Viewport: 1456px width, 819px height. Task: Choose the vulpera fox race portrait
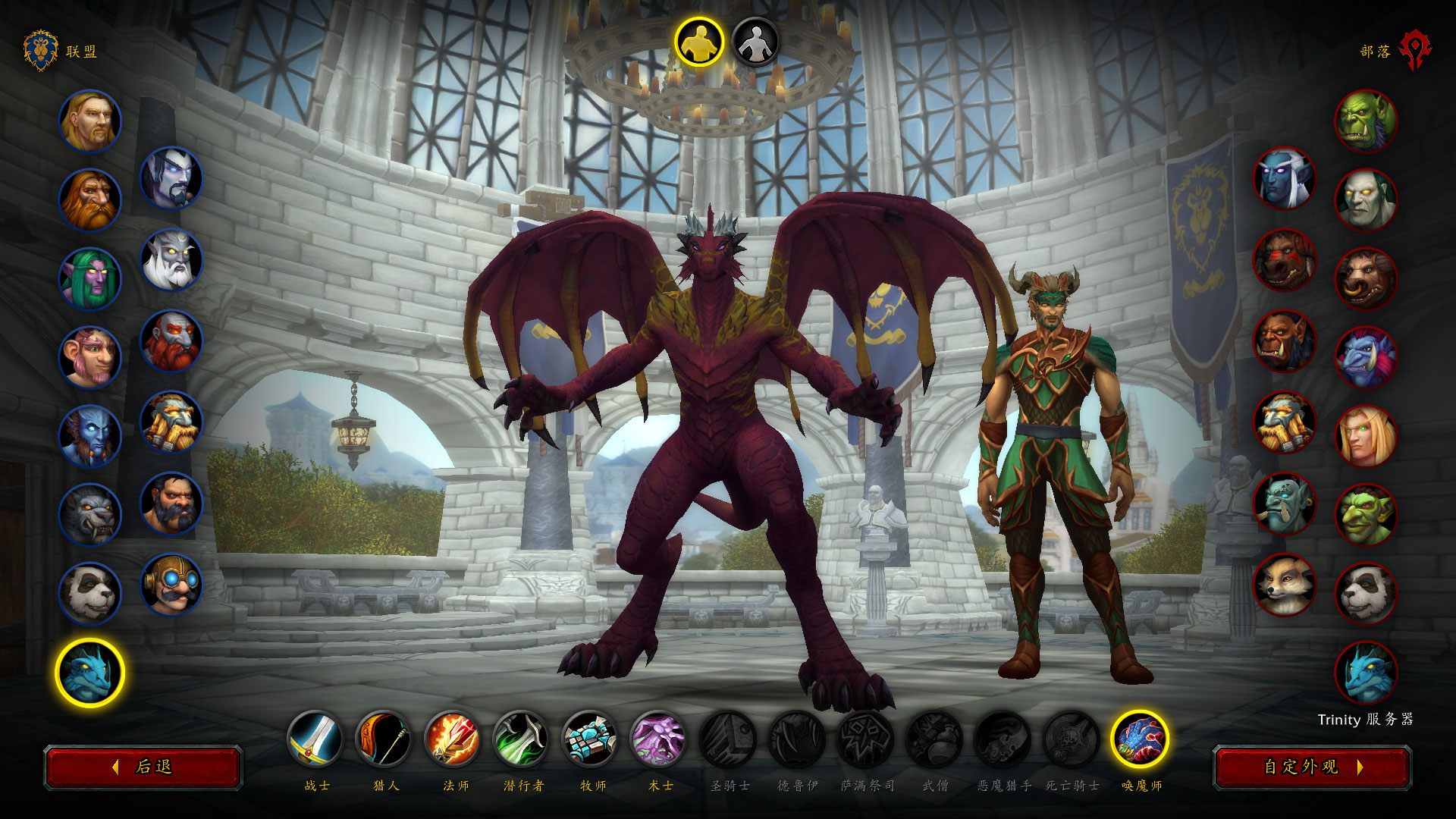coord(1285,585)
